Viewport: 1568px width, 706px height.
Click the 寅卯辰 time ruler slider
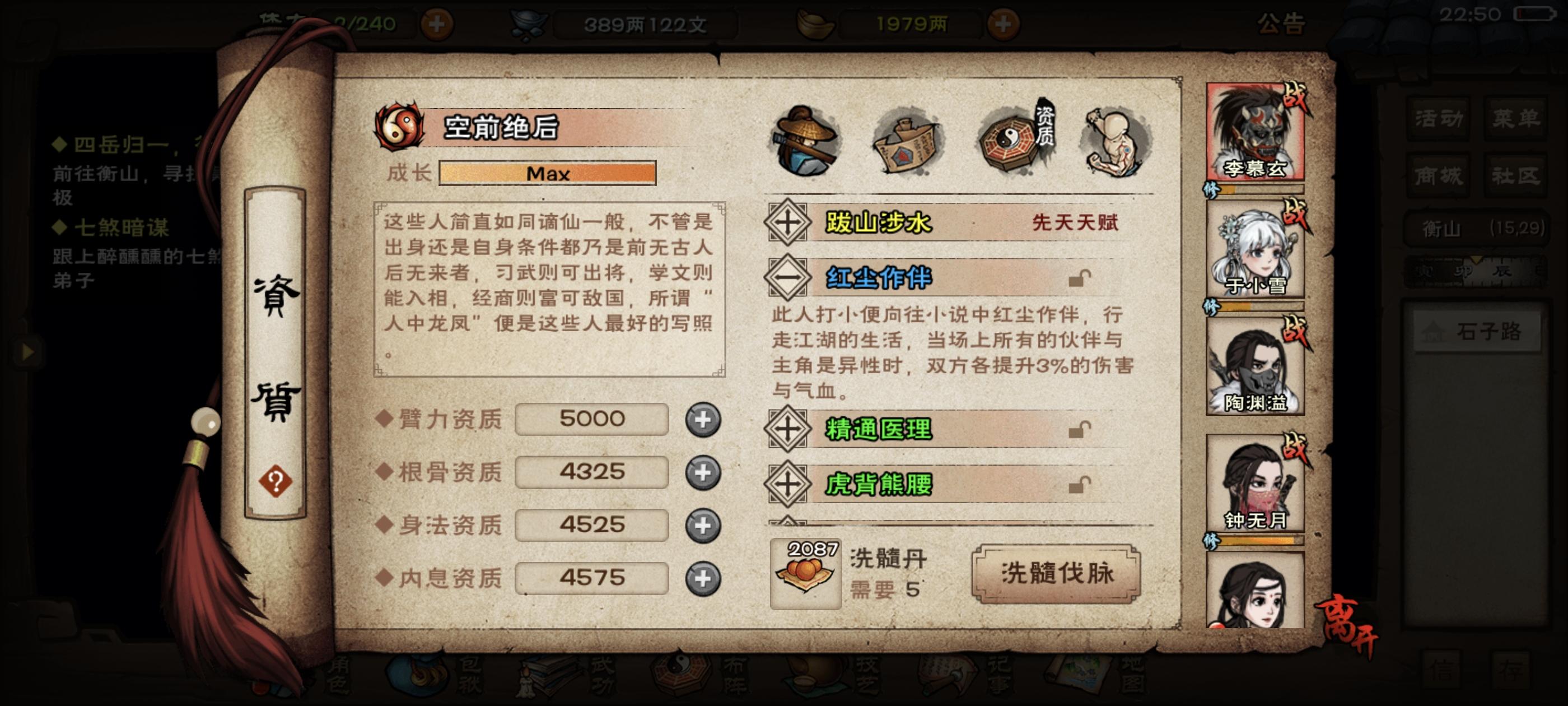point(1476,270)
